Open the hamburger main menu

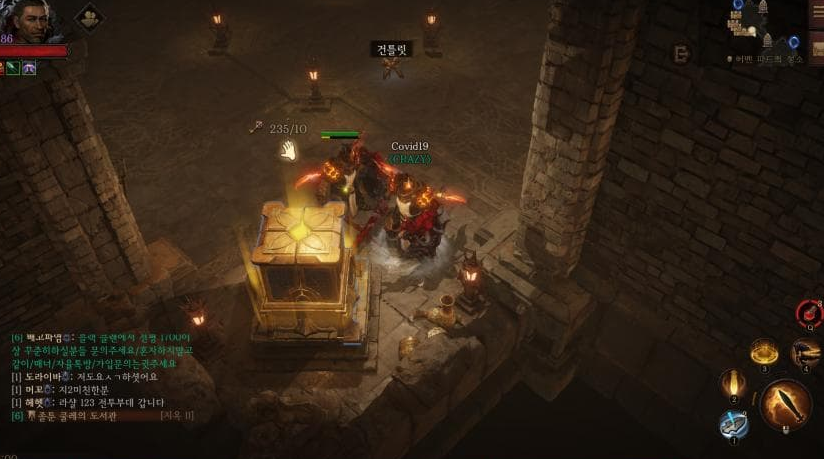pos(816,14)
